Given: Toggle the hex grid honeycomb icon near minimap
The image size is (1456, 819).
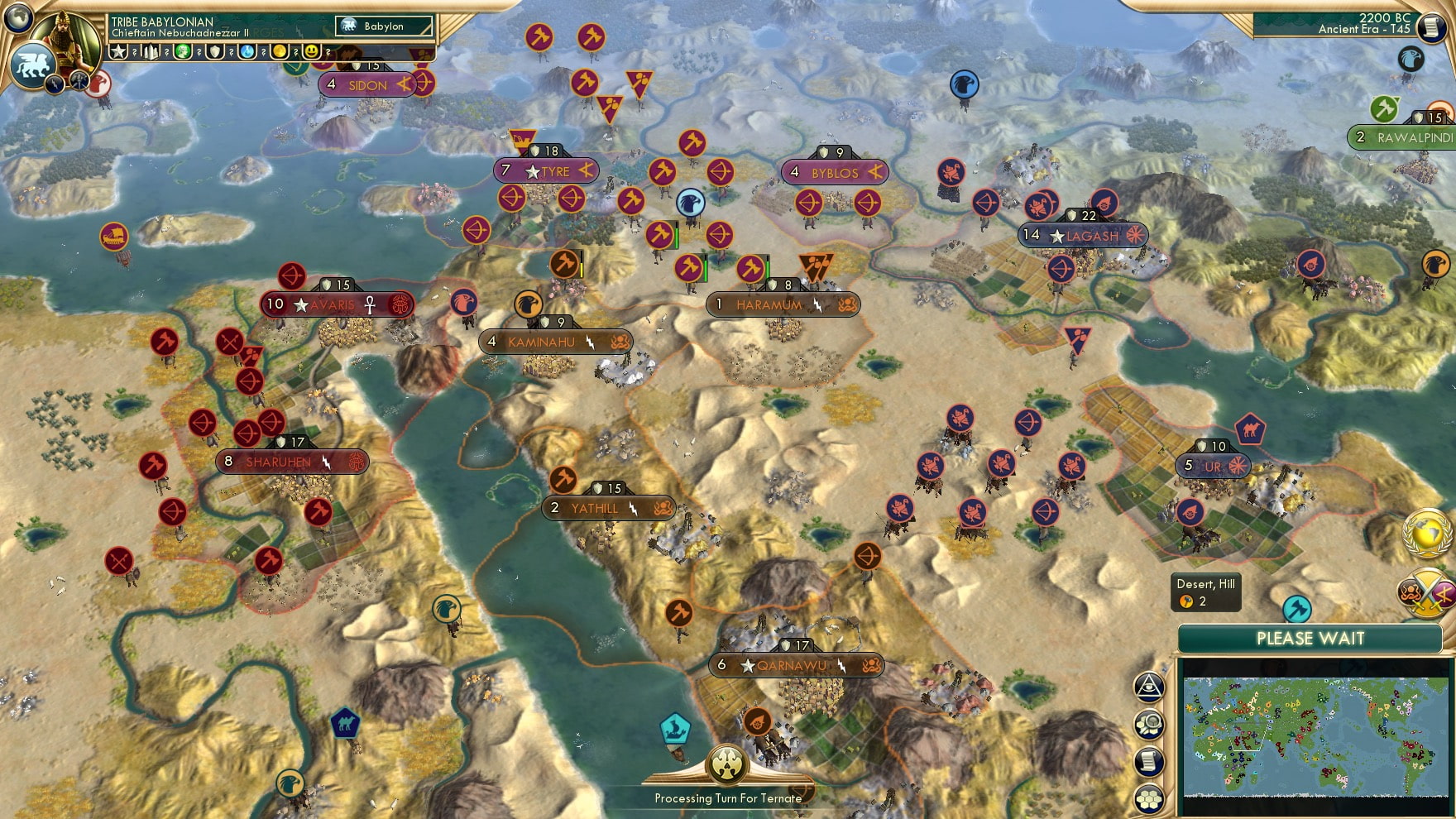Looking at the screenshot, I should point(1149,797).
